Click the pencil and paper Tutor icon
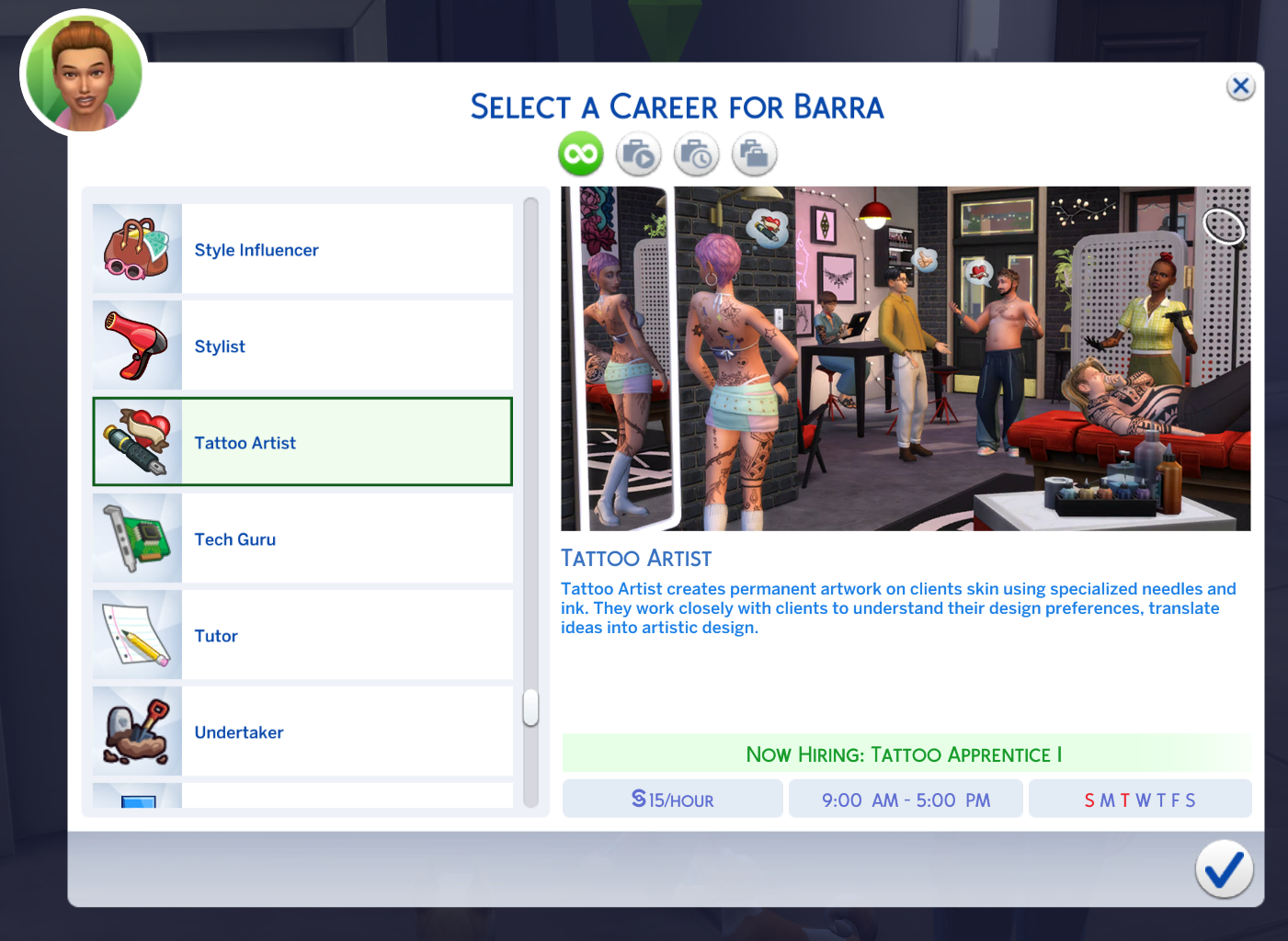This screenshot has width=1288, height=941. pyautogui.click(x=136, y=635)
